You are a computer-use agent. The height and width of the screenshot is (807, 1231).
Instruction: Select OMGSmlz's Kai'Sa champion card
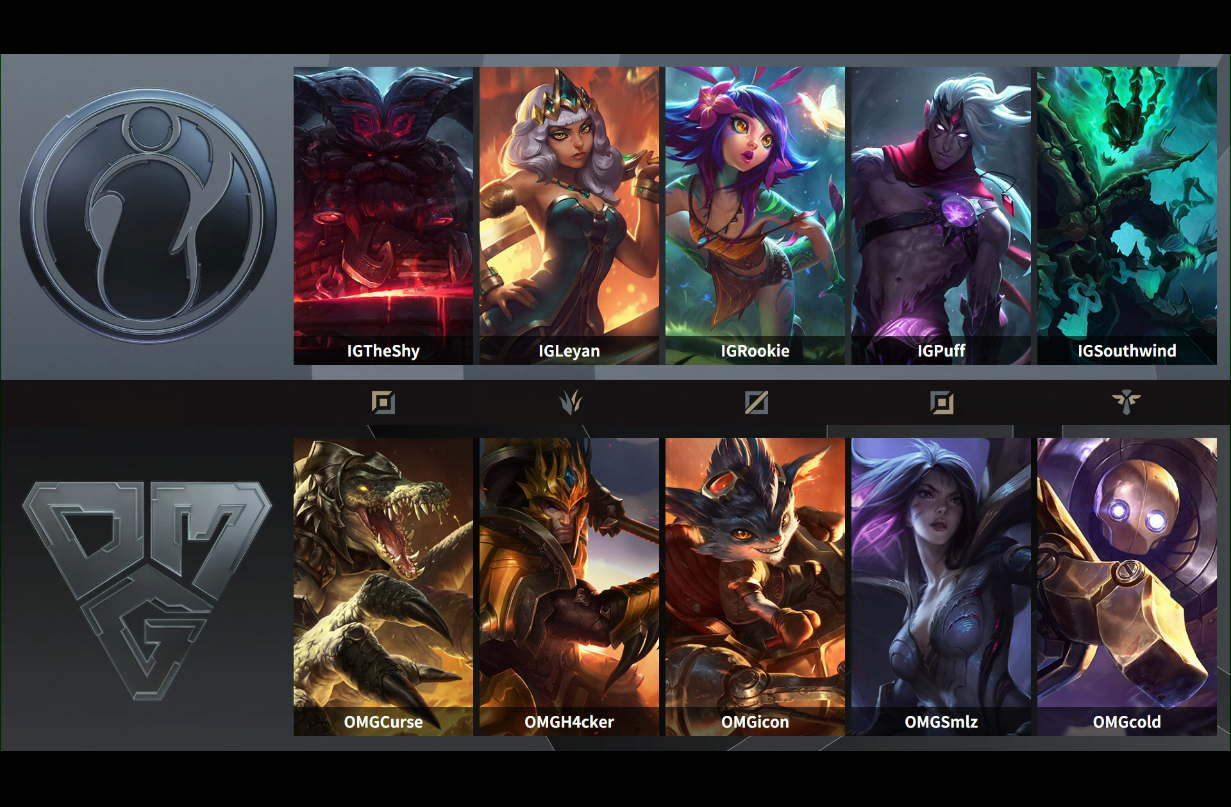941,586
